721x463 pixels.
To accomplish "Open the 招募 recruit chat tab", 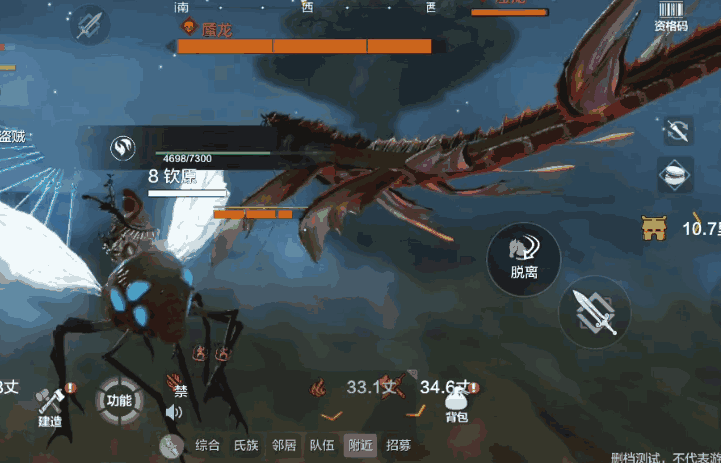I will click(398, 446).
